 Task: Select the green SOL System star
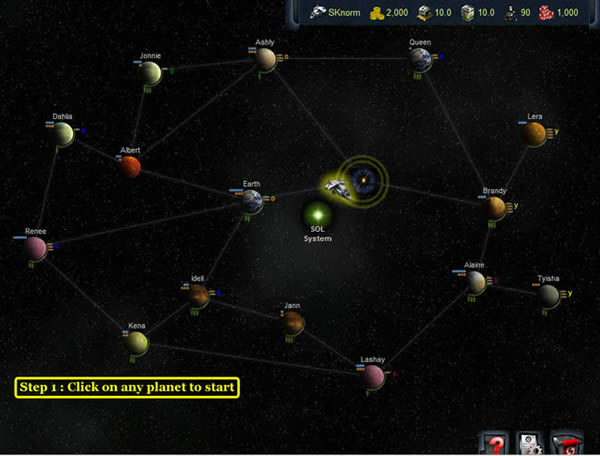pos(317,214)
